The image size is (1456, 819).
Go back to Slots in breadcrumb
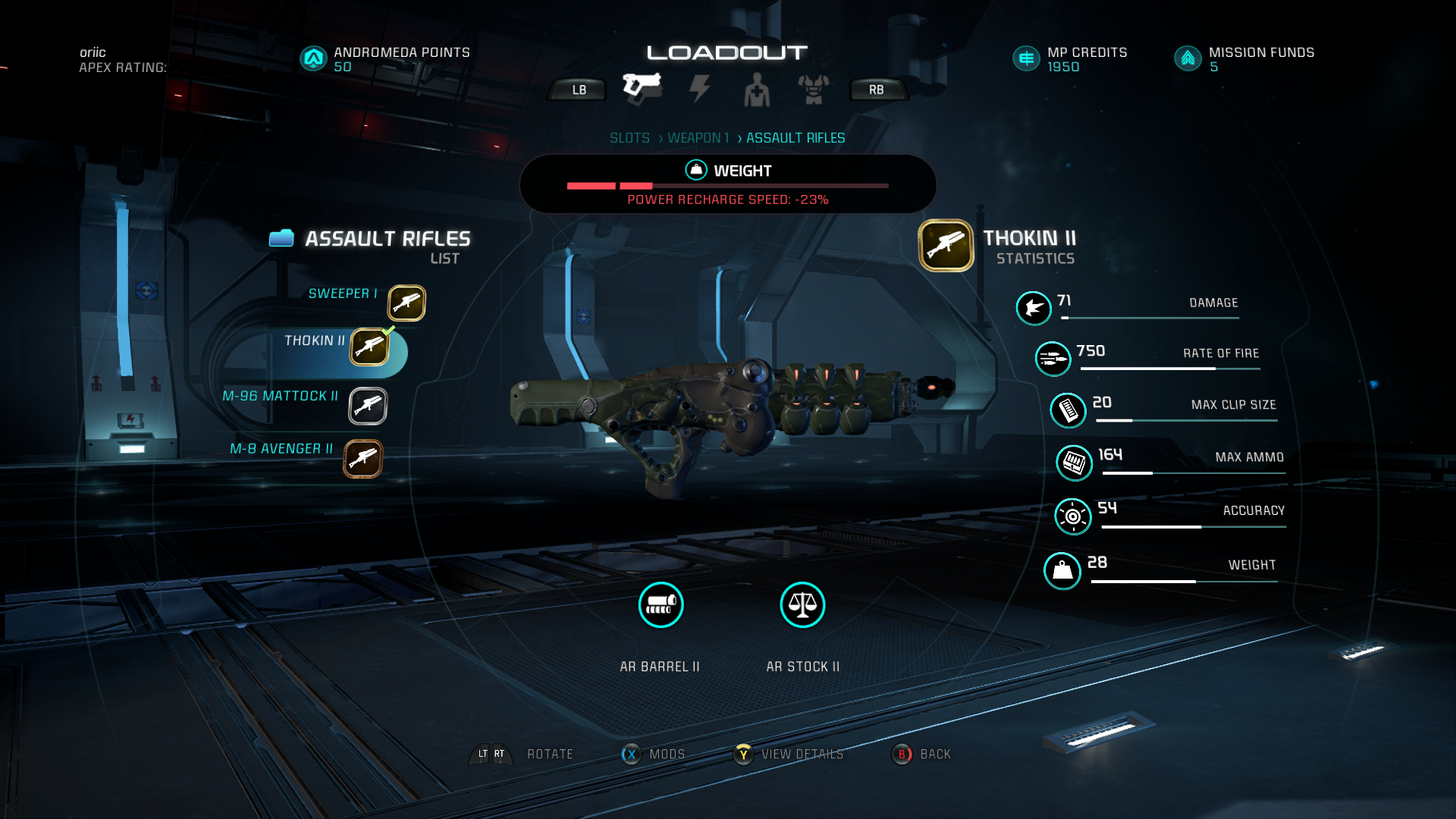[629, 138]
